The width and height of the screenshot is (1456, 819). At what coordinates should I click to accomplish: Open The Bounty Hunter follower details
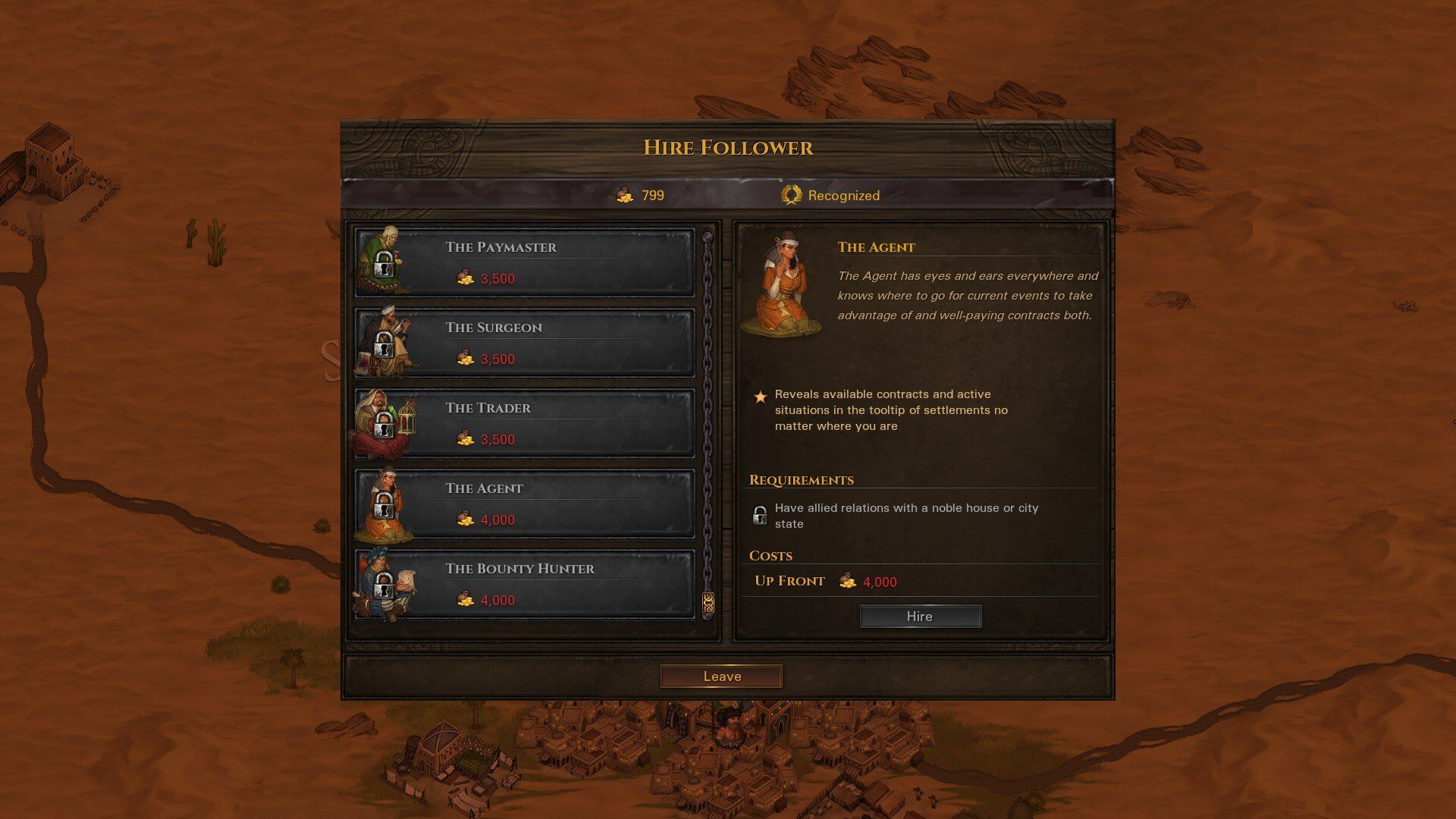point(525,584)
